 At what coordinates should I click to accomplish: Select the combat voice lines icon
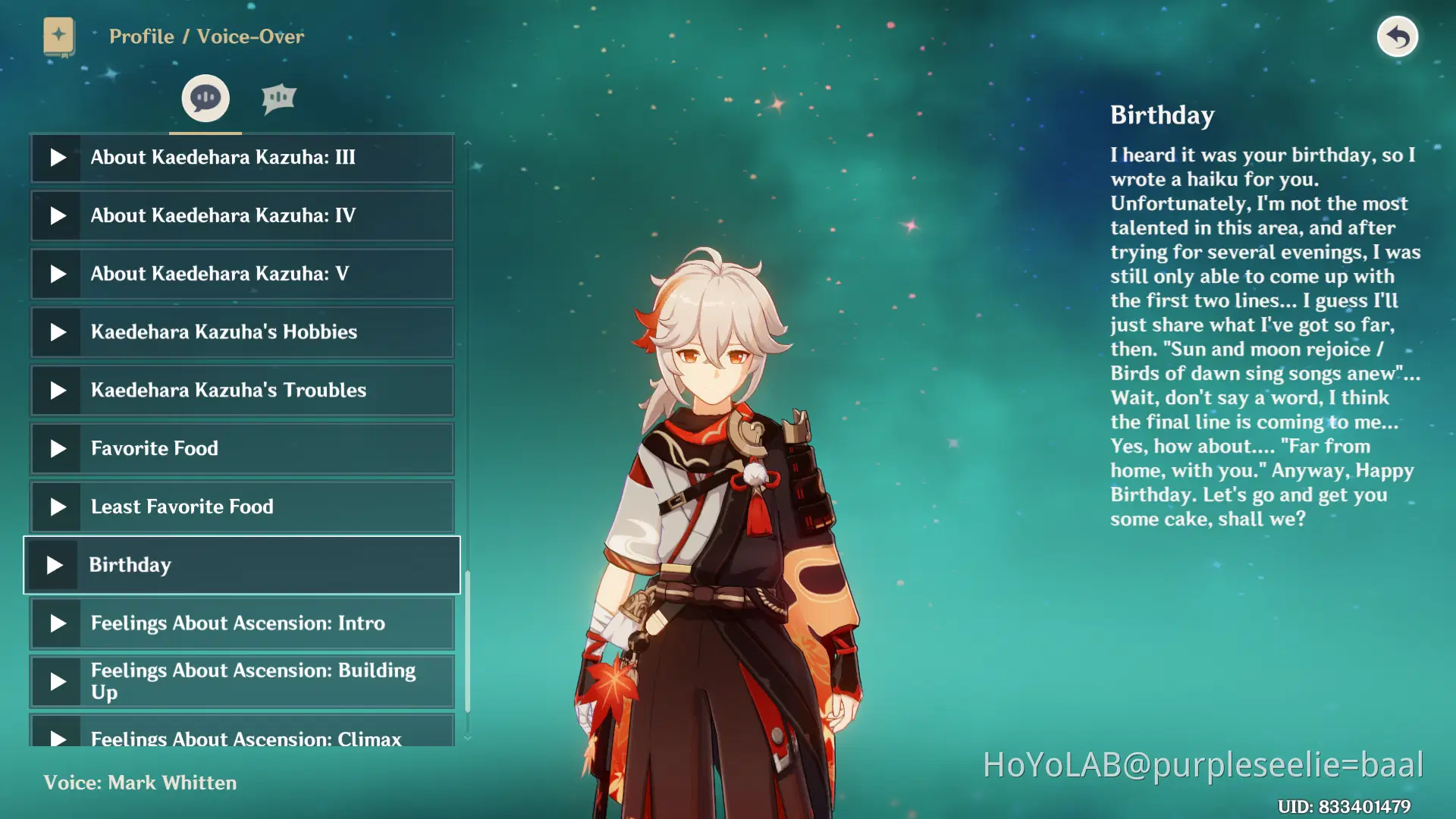(x=279, y=96)
